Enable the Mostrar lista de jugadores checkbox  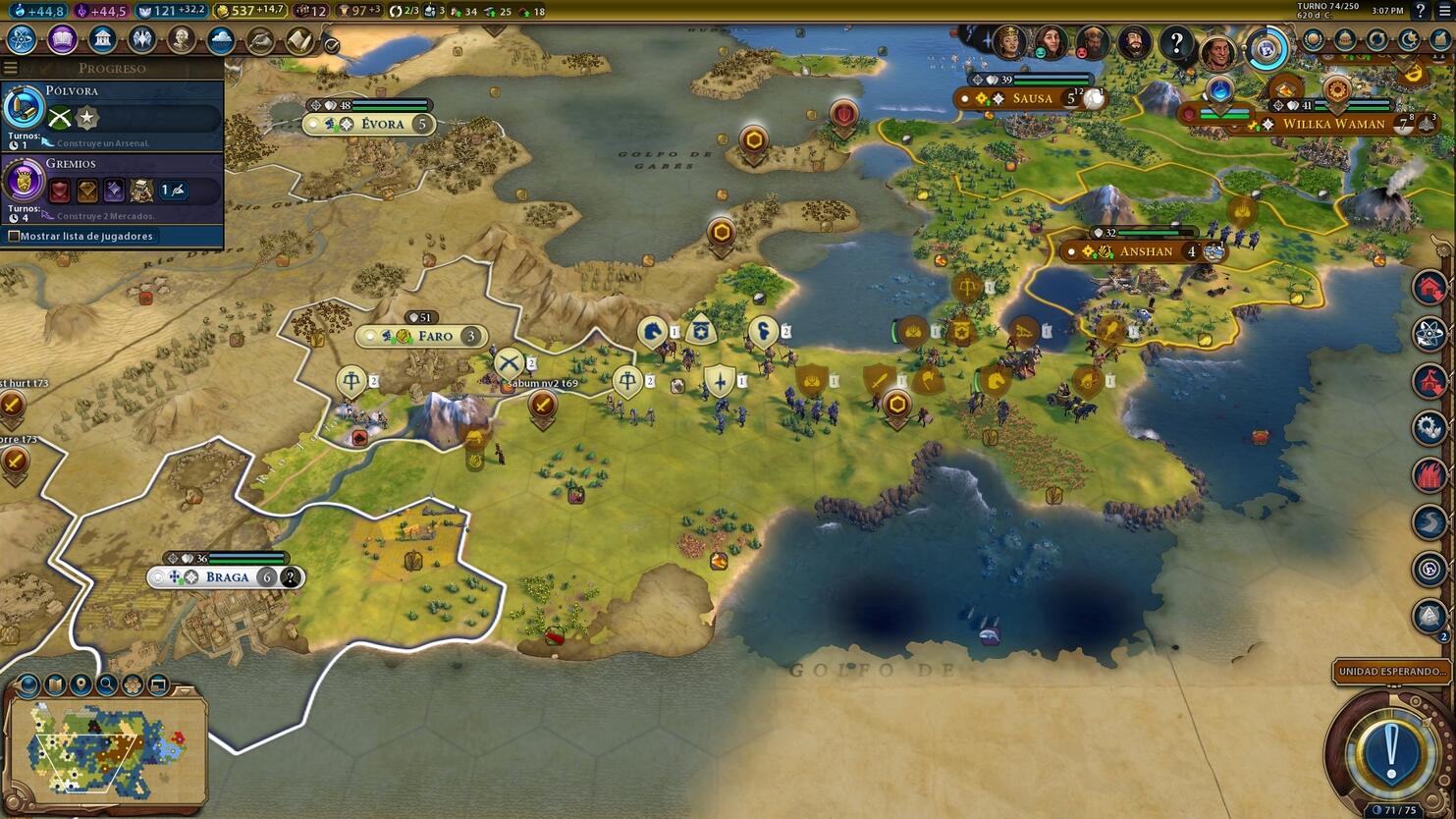pos(14,236)
